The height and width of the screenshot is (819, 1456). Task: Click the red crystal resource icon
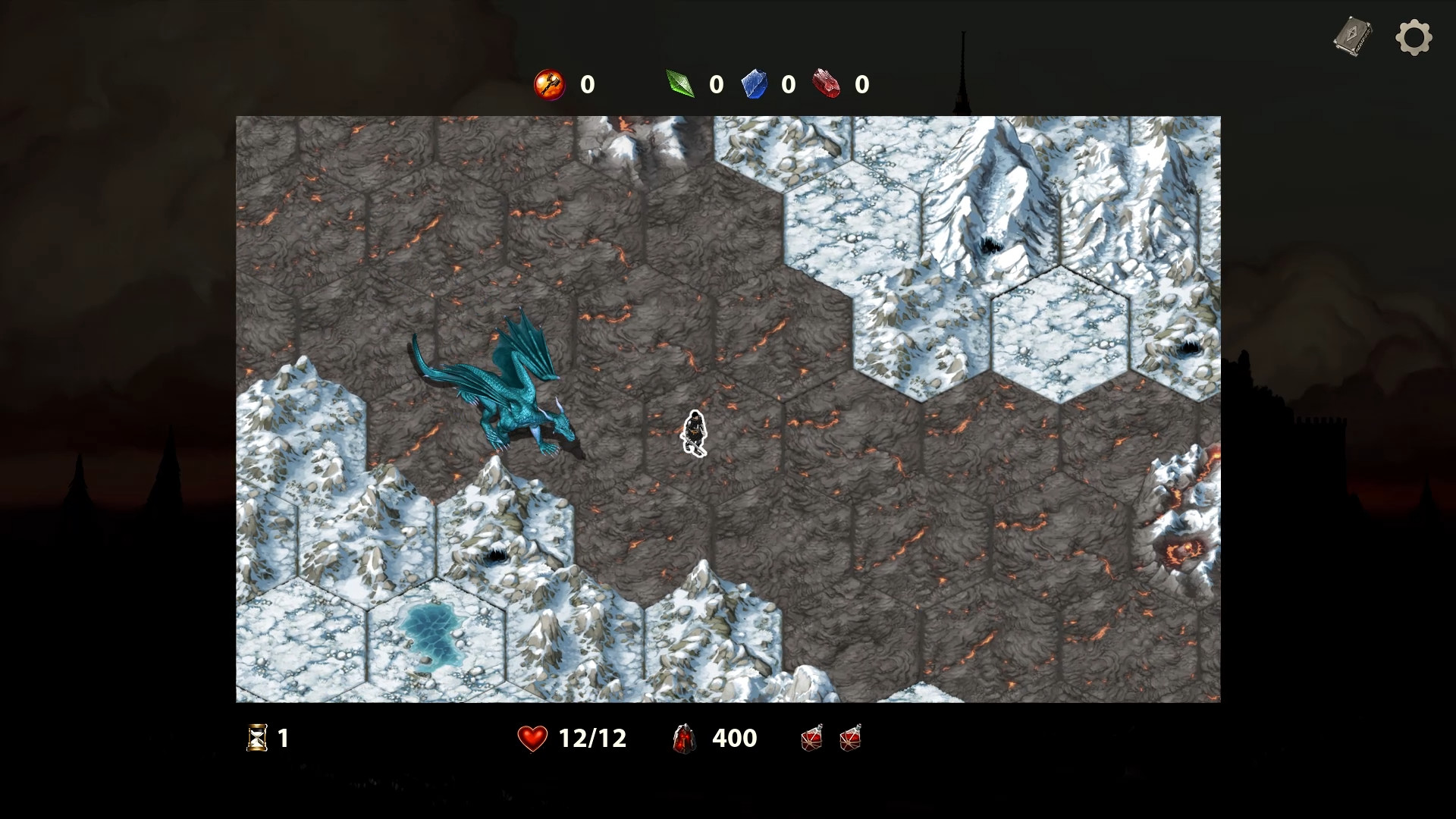point(827,84)
